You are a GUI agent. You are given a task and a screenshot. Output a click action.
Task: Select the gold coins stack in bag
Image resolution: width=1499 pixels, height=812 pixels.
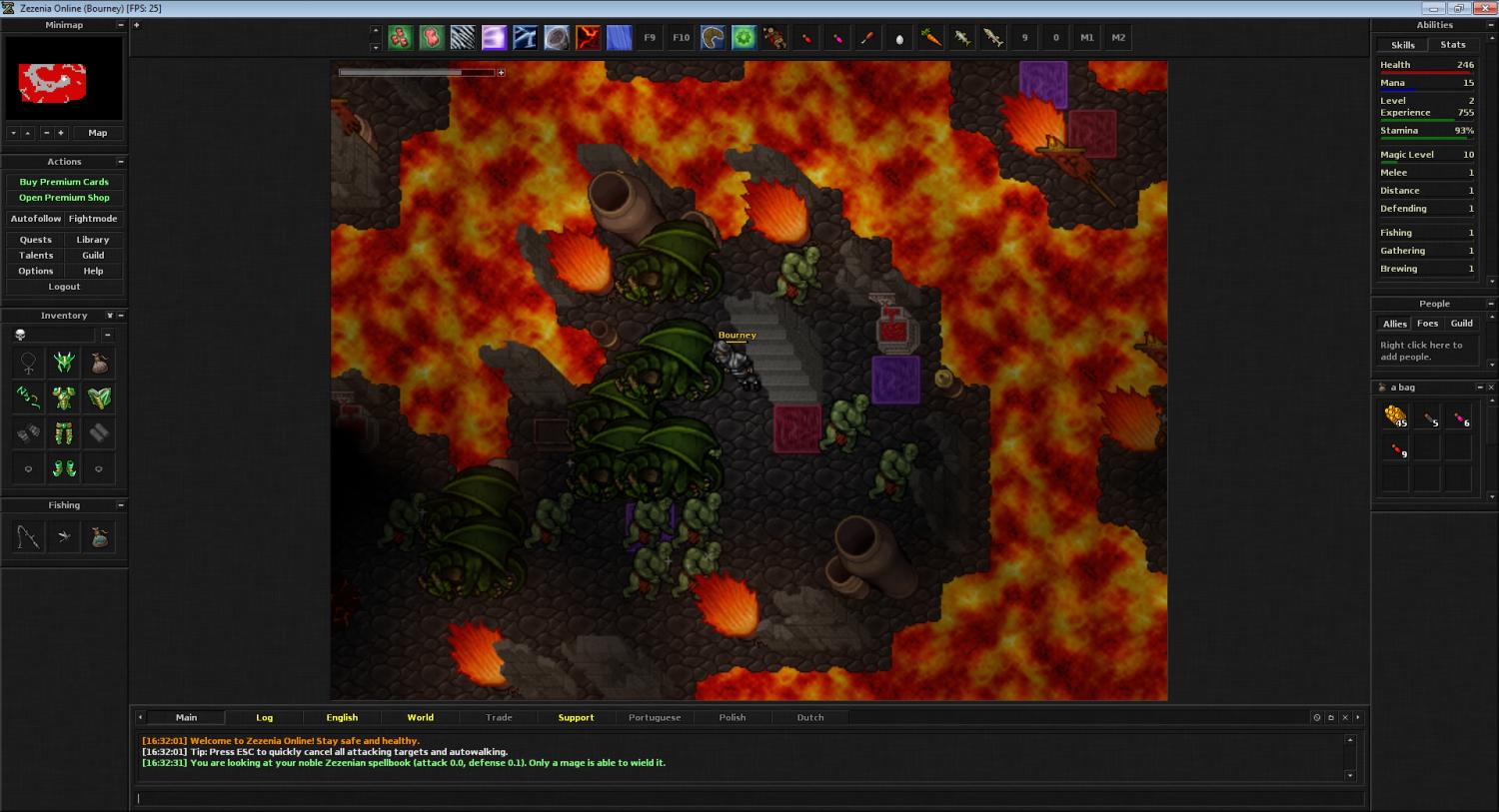click(1395, 416)
